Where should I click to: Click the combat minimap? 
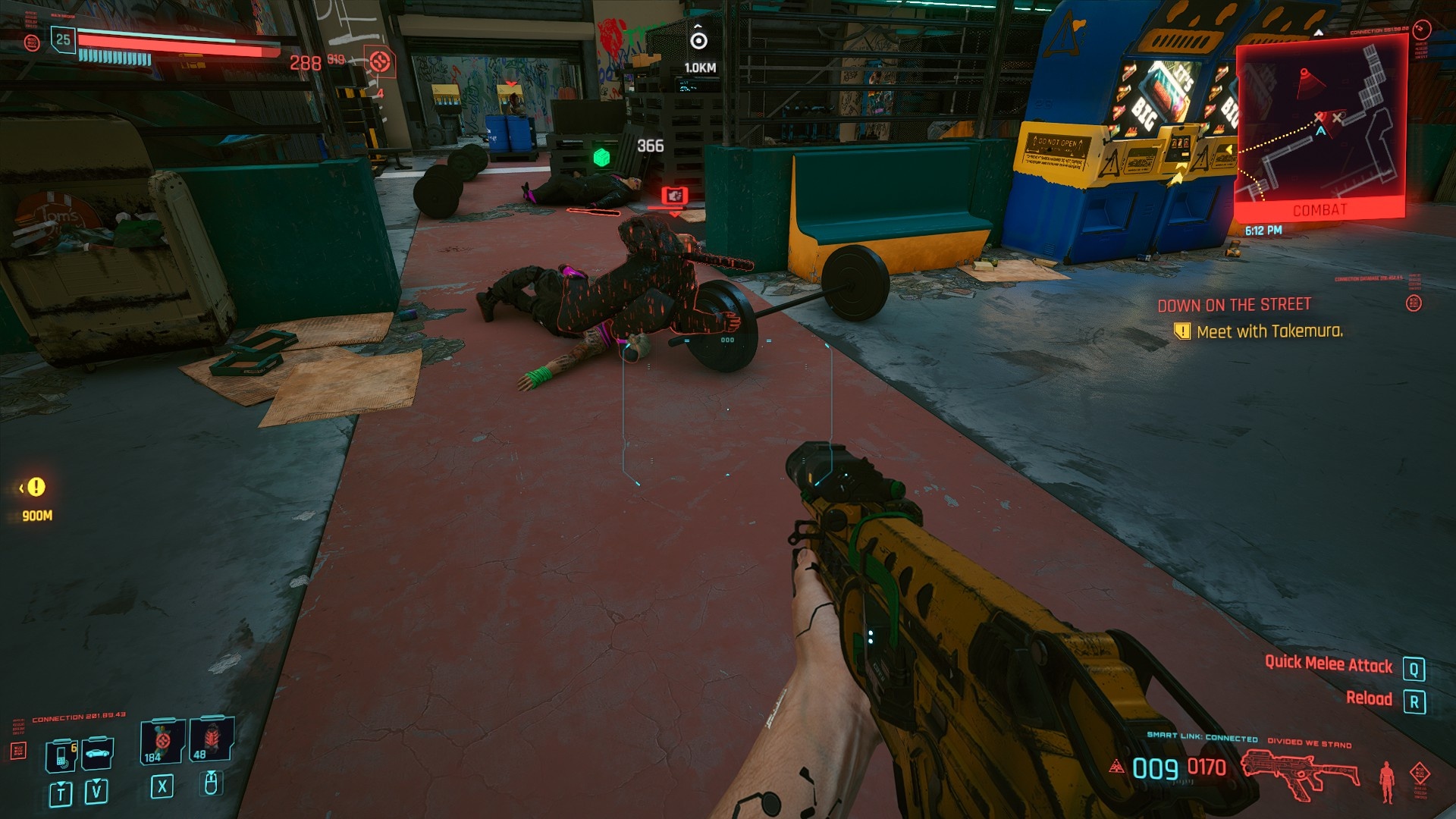point(1321,125)
